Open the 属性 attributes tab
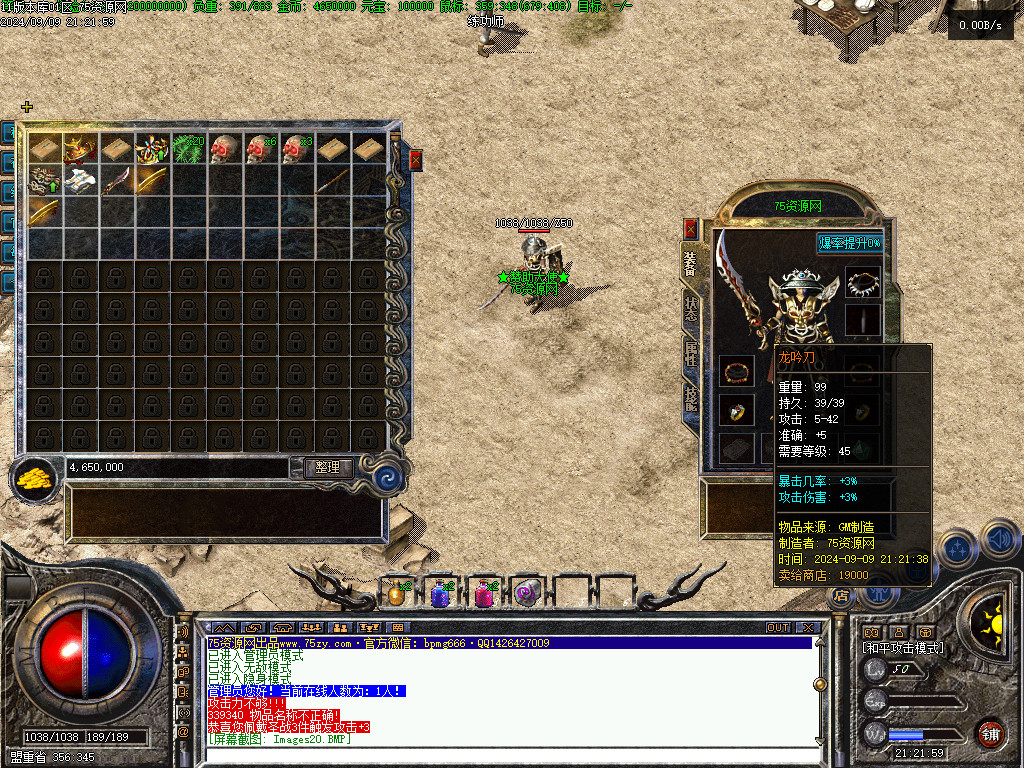Viewport: 1024px width, 768px height. tap(691, 353)
